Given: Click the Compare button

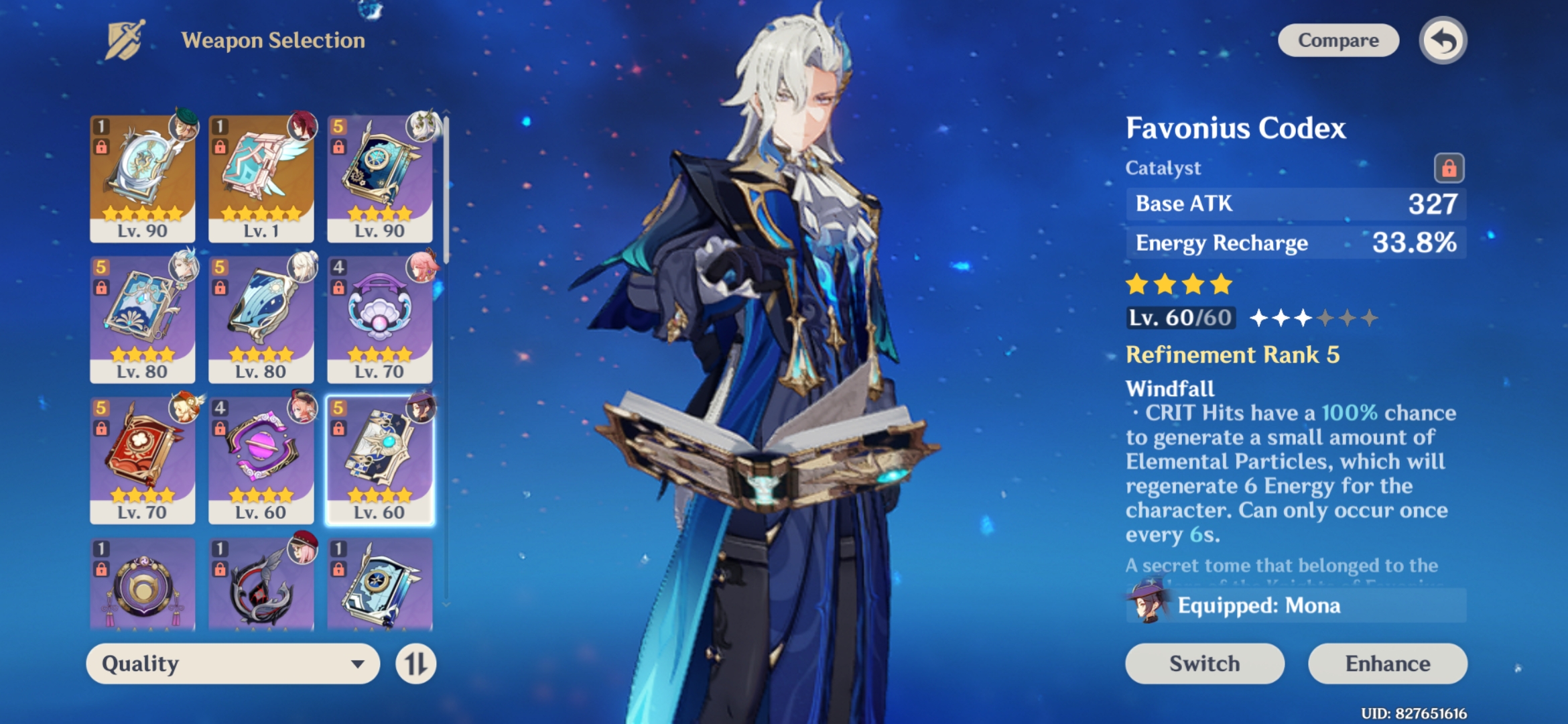Looking at the screenshot, I should (x=1337, y=40).
